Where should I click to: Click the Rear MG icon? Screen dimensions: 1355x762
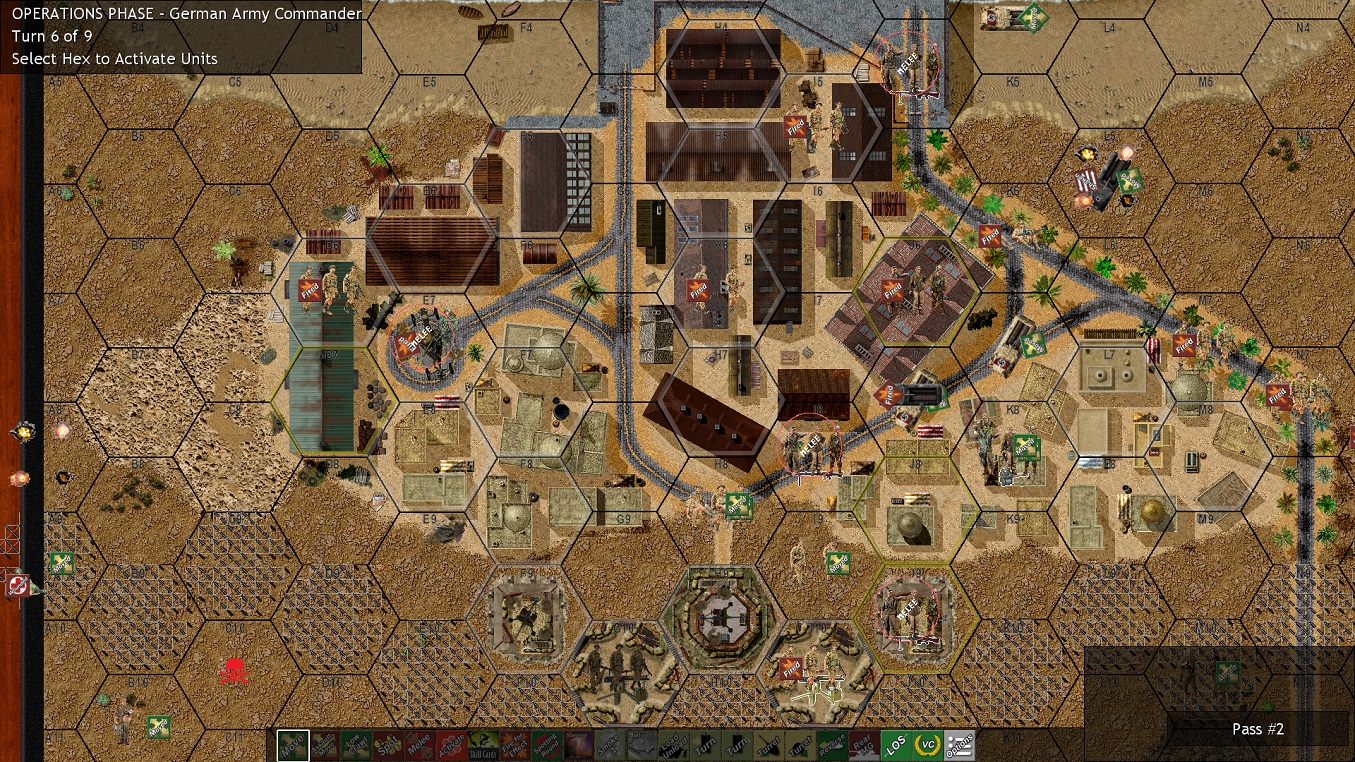coord(862,745)
